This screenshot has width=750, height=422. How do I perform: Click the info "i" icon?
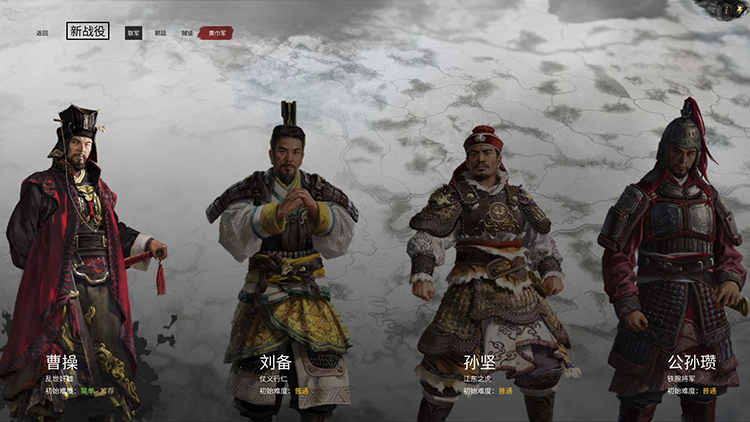(726, 8)
